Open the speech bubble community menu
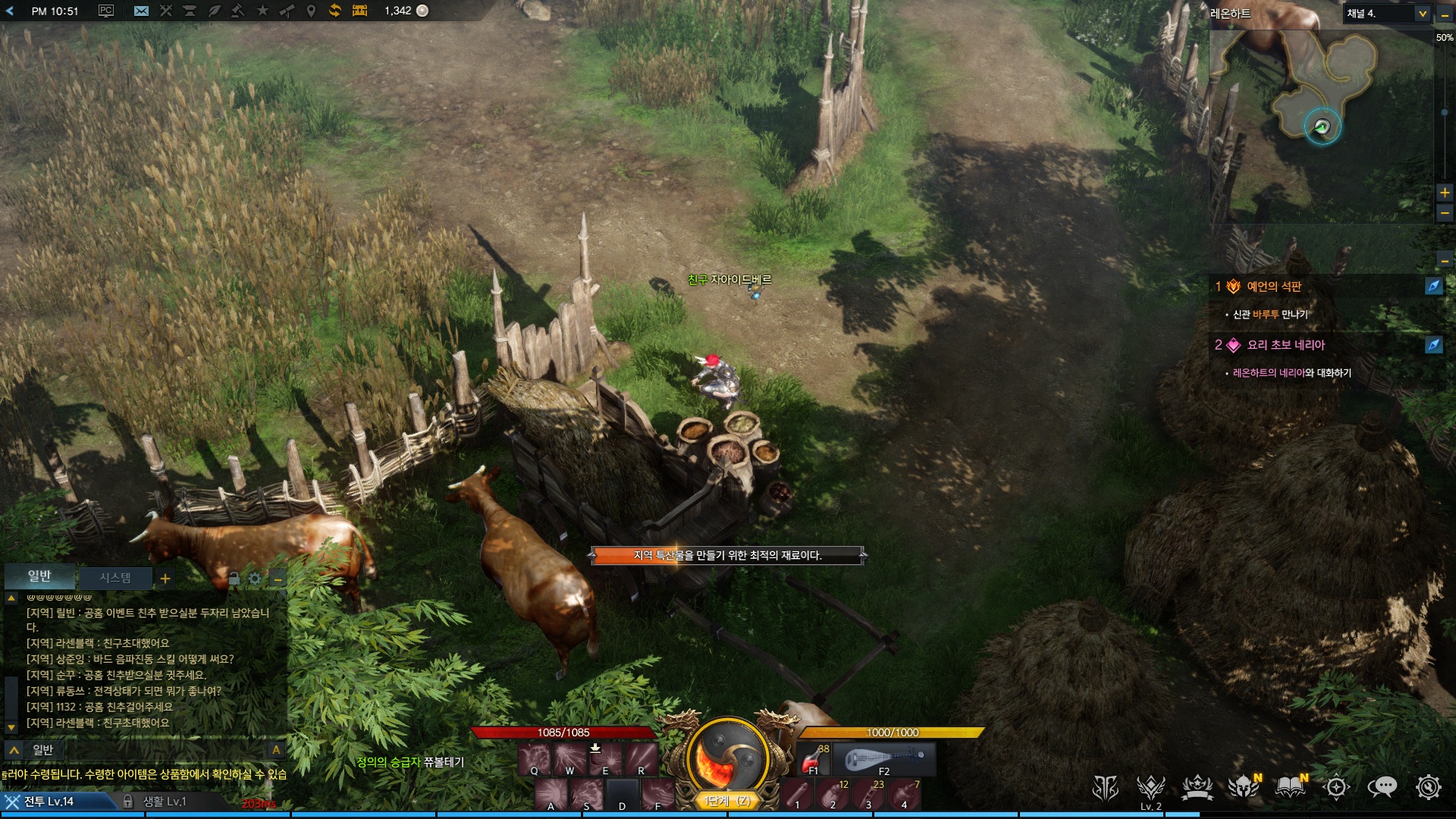 1382,788
